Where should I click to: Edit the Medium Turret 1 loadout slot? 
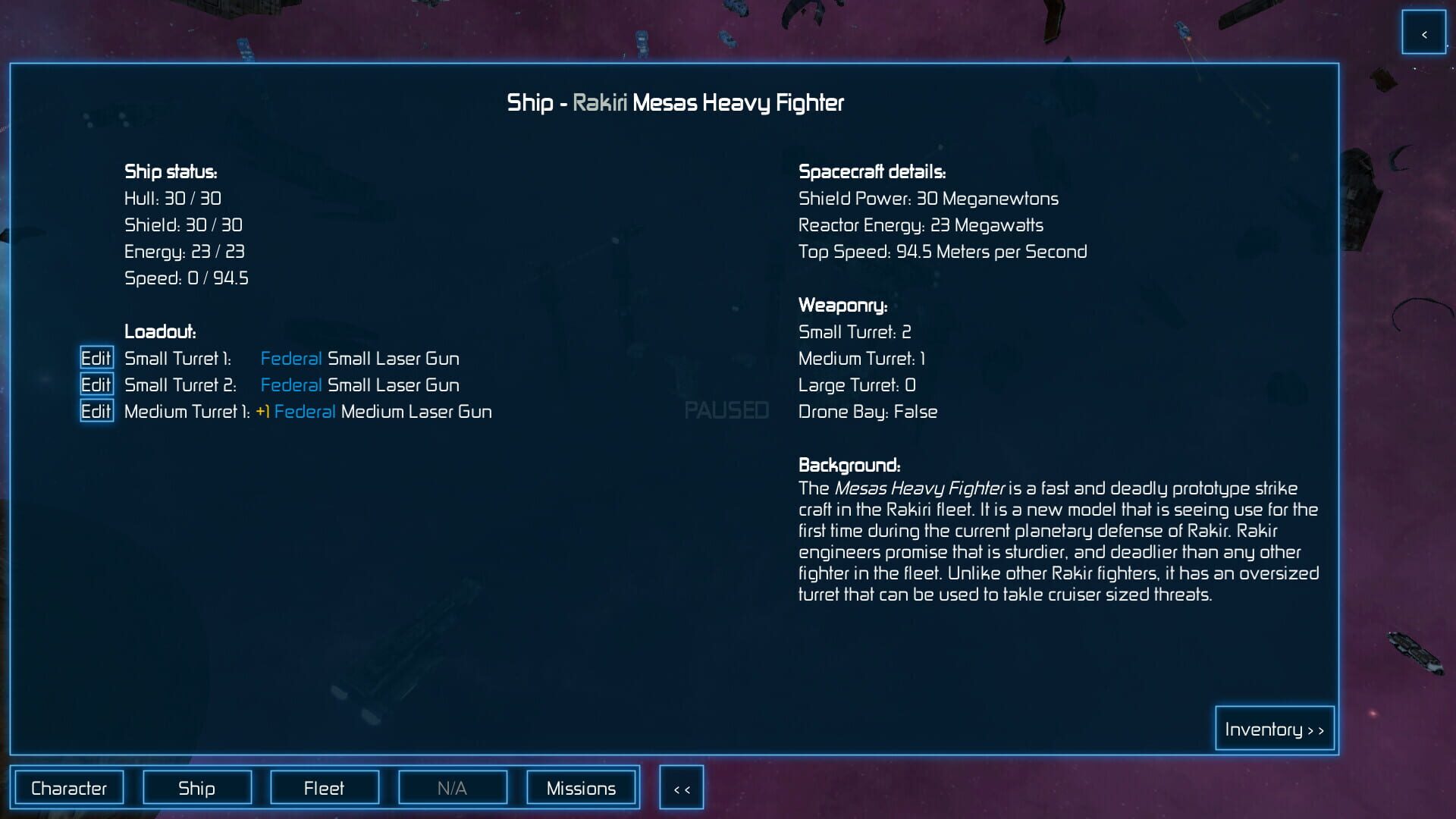(96, 411)
